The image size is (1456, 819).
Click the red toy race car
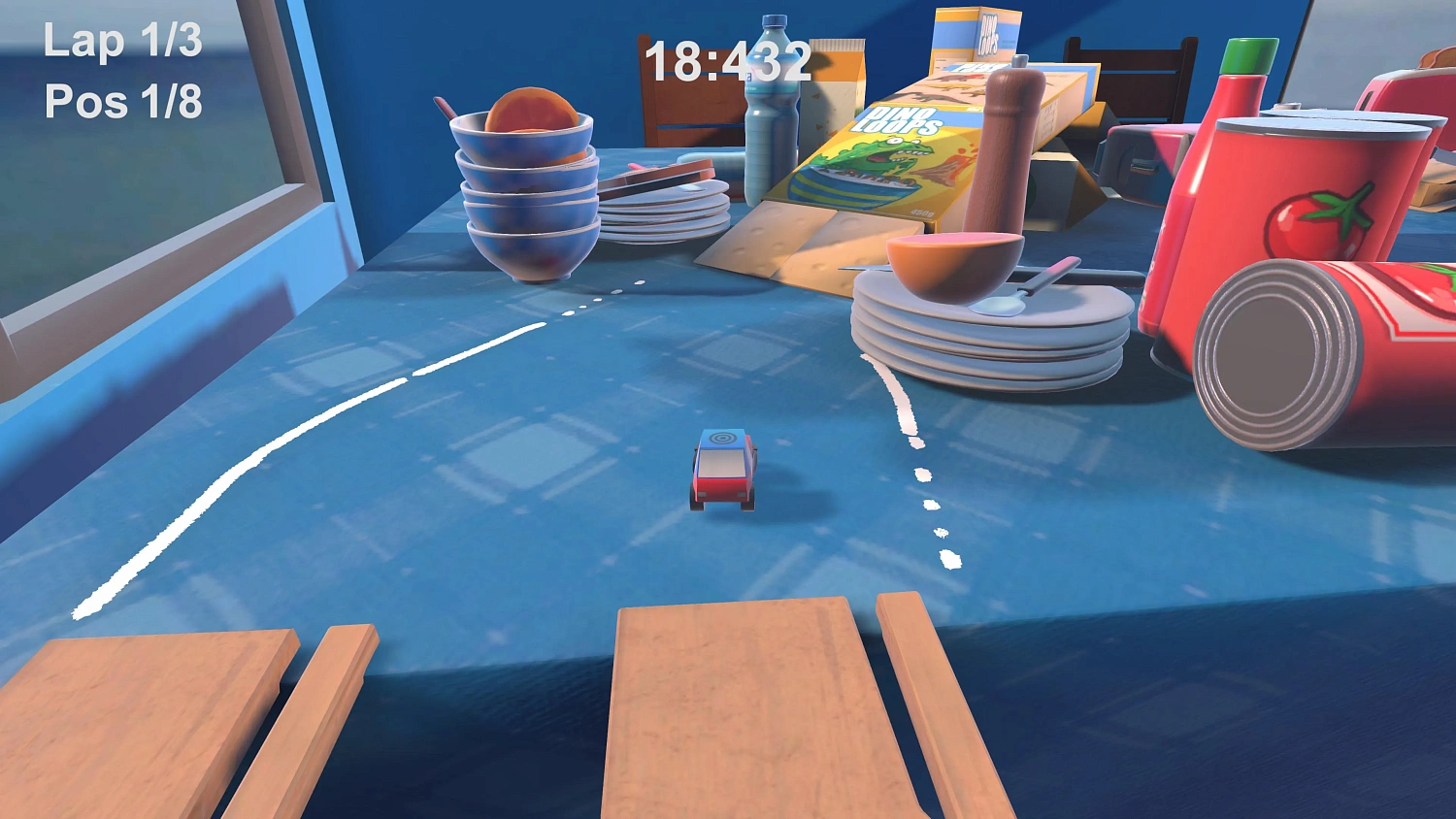[723, 471]
